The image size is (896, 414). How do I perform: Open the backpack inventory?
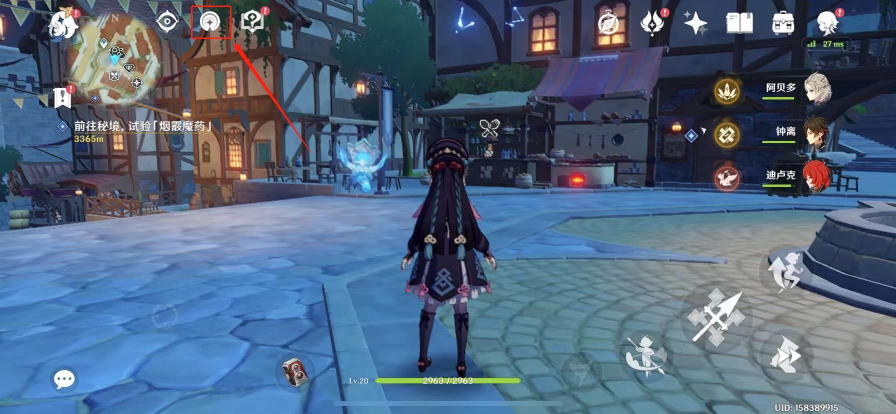click(x=783, y=22)
